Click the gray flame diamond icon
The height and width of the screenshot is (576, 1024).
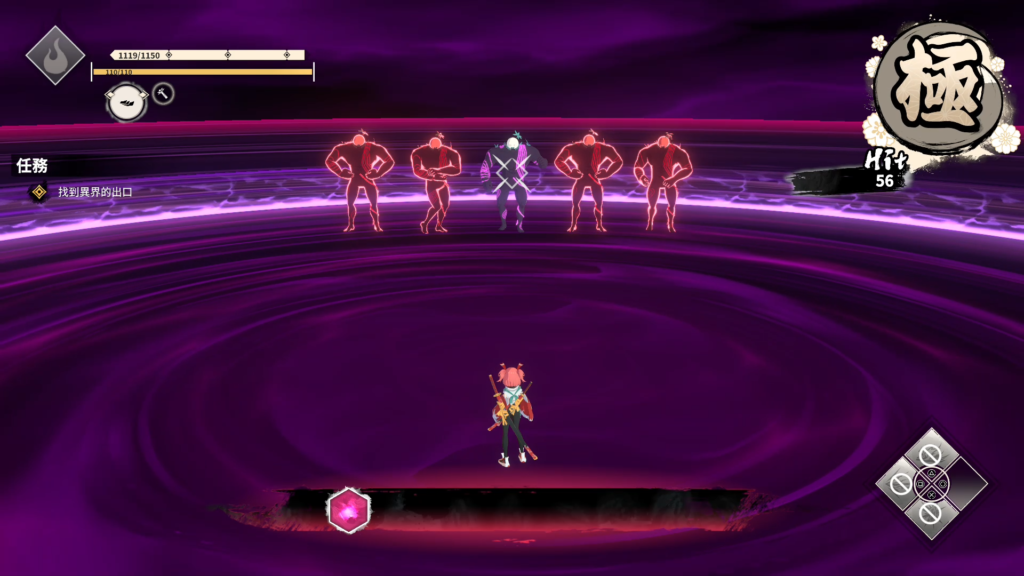(54, 55)
